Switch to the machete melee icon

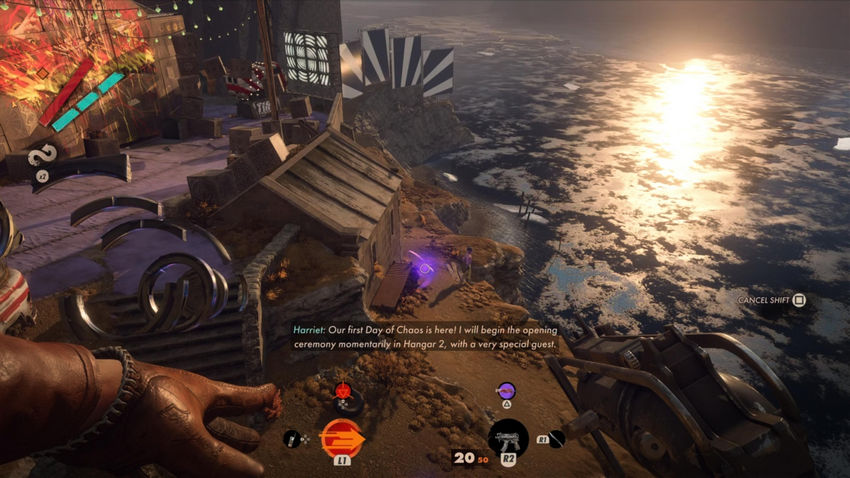557,438
